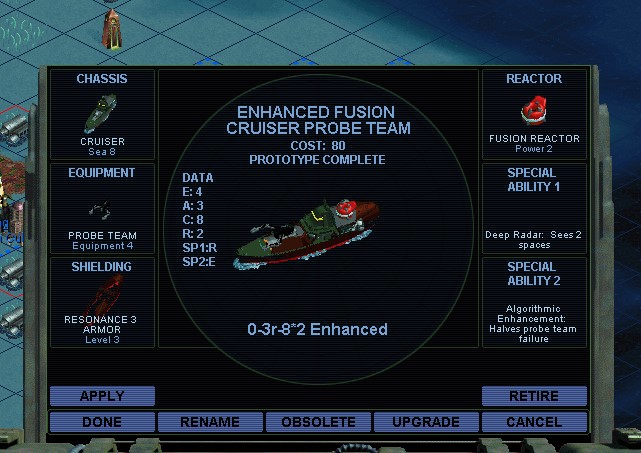Screen dimensions: 641x453
Task: Mark this design as Obsolete
Action: tap(318, 422)
